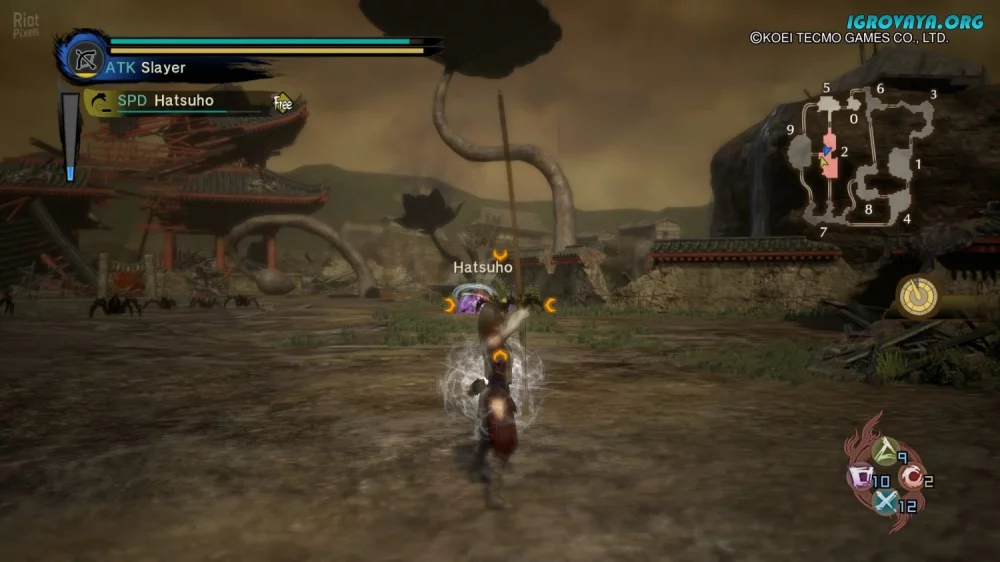This screenshot has width=1000, height=562.
Task: Click the golden round clock icon
Action: [917, 296]
